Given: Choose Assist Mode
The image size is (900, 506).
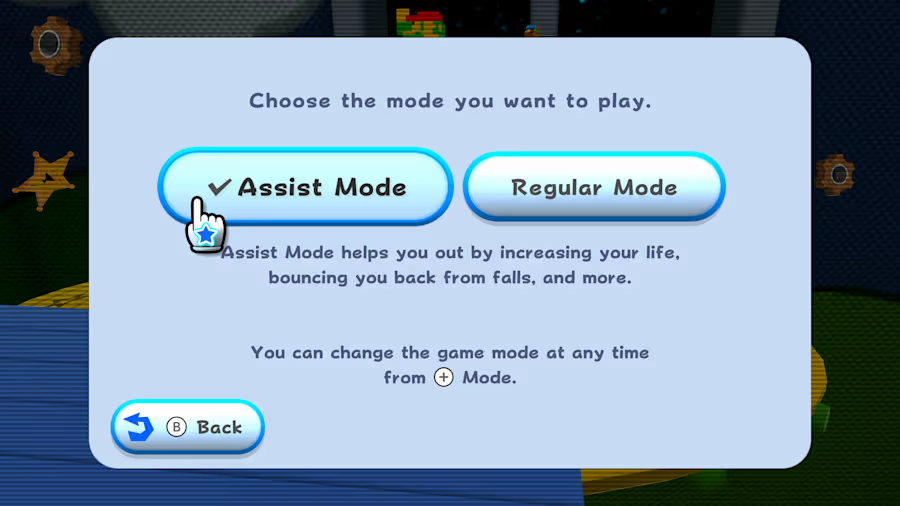Looking at the screenshot, I should (x=306, y=187).
